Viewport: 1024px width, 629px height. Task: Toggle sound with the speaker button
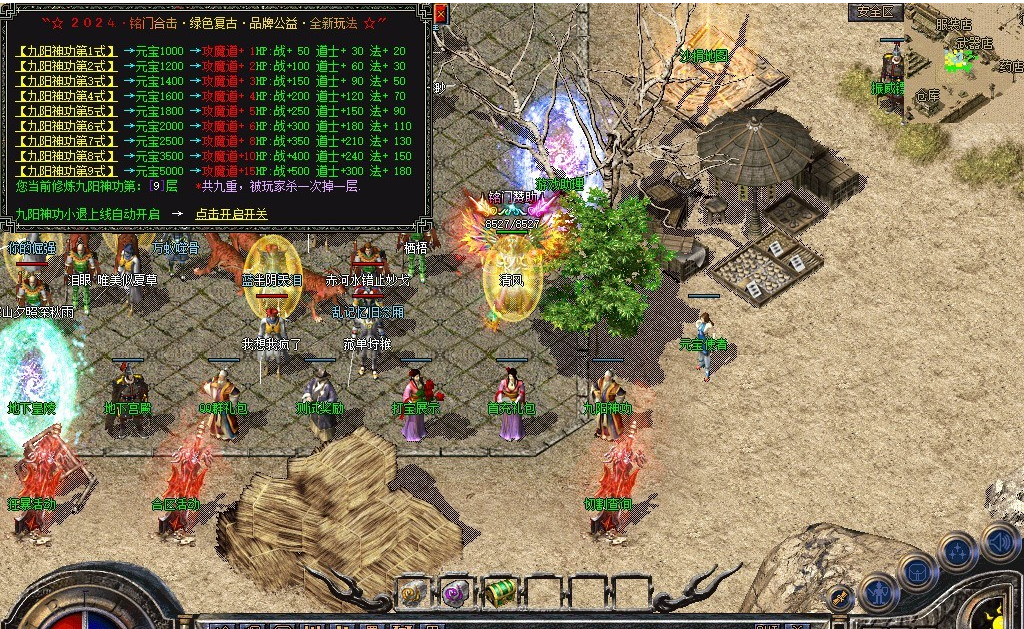(999, 543)
